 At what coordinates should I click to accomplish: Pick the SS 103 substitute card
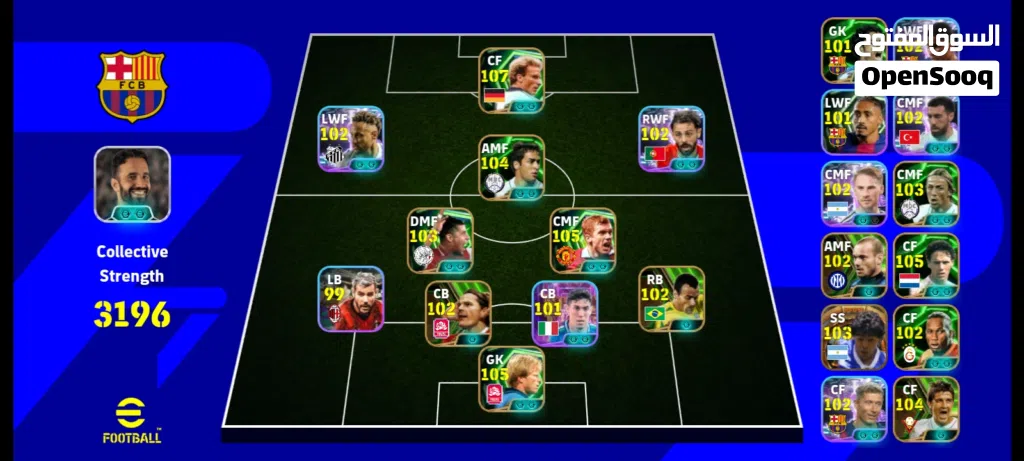click(853, 338)
